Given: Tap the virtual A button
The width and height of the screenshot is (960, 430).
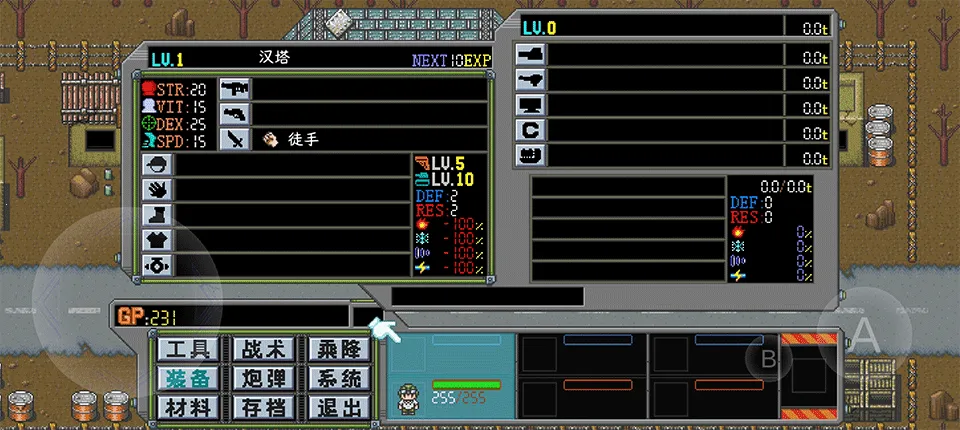Looking at the screenshot, I should coord(865,336).
